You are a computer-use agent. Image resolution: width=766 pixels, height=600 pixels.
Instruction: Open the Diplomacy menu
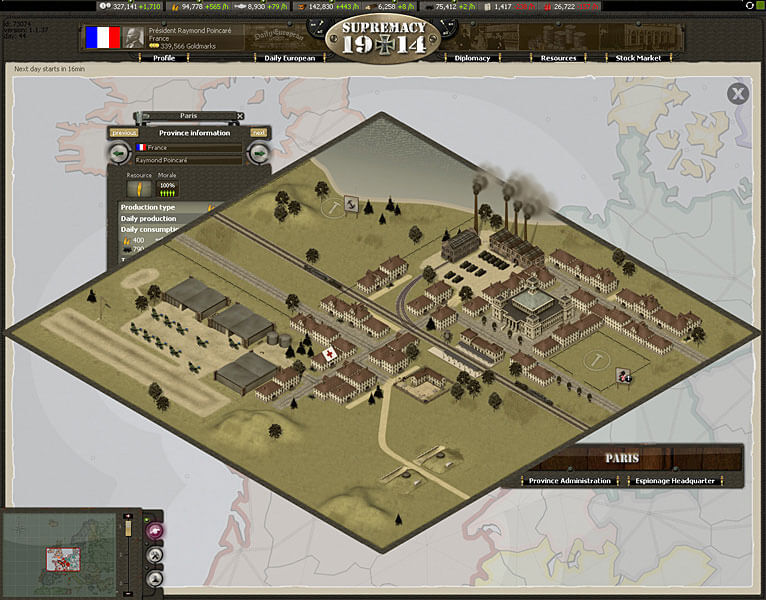pos(472,58)
